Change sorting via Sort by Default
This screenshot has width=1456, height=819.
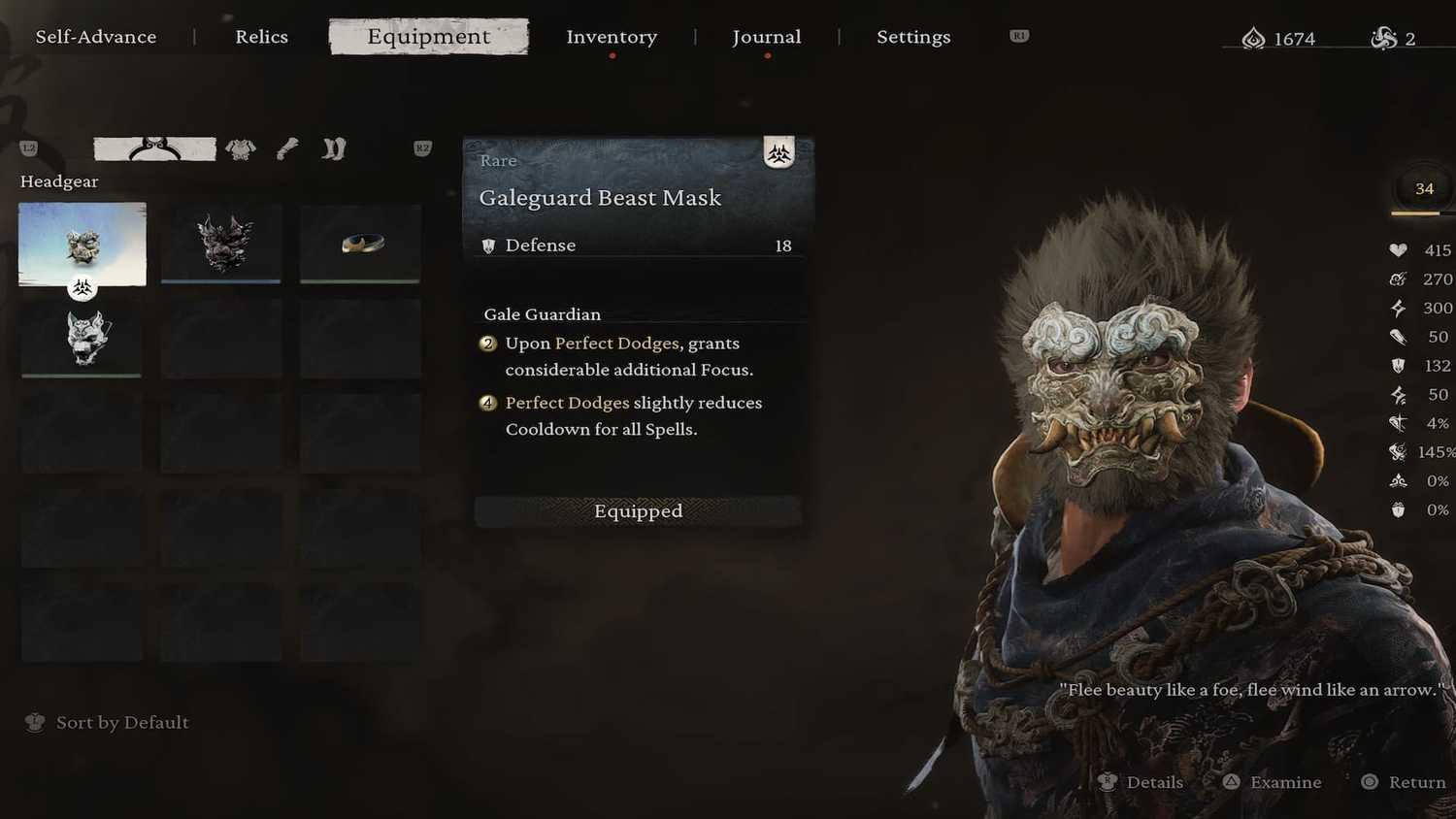109,722
